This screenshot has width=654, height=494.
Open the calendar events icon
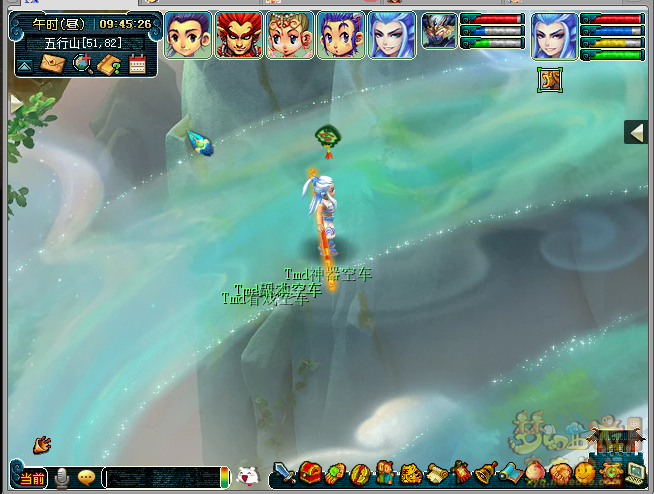click(138, 65)
